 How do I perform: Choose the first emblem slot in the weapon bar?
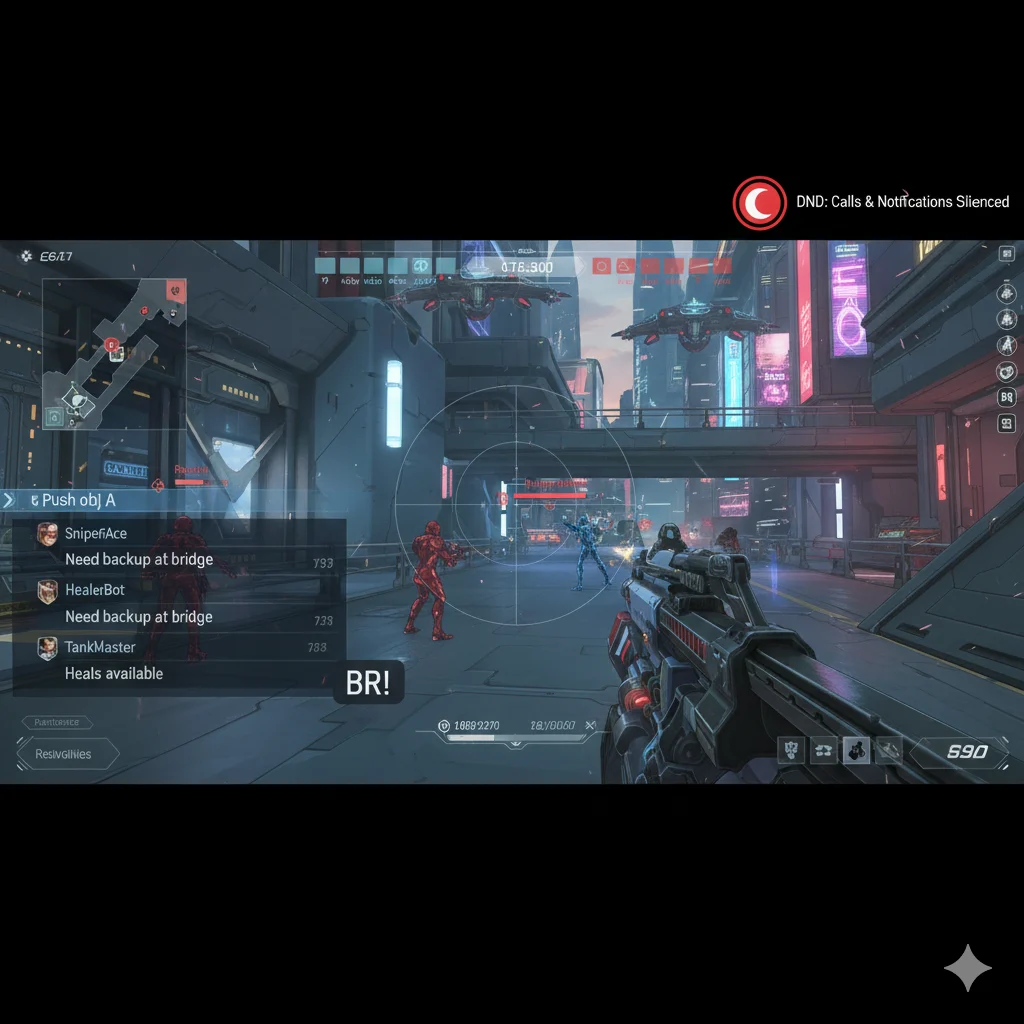pyautogui.click(x=792, y=750)
